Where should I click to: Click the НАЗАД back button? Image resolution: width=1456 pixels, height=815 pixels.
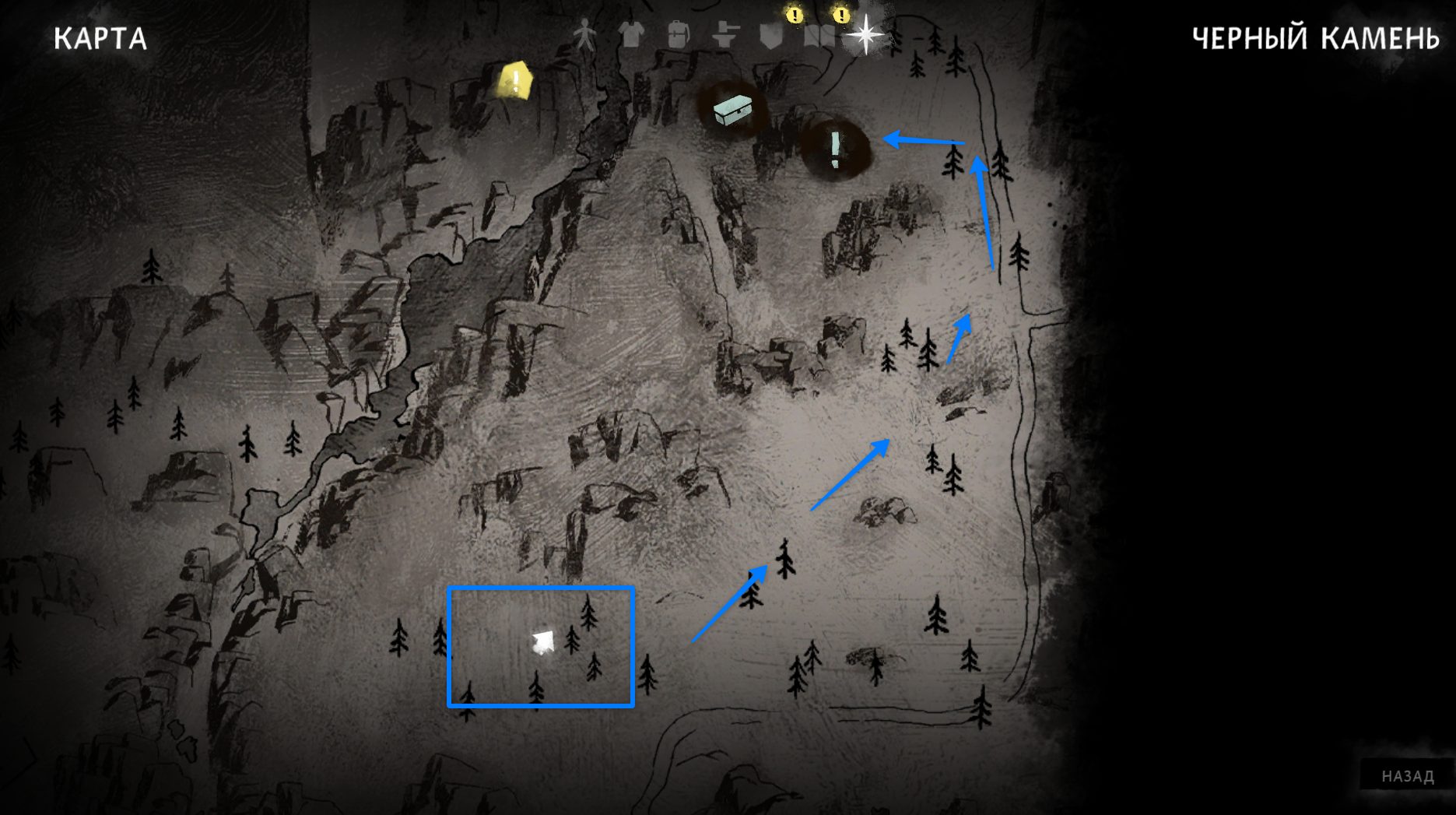click(1407, 776)
